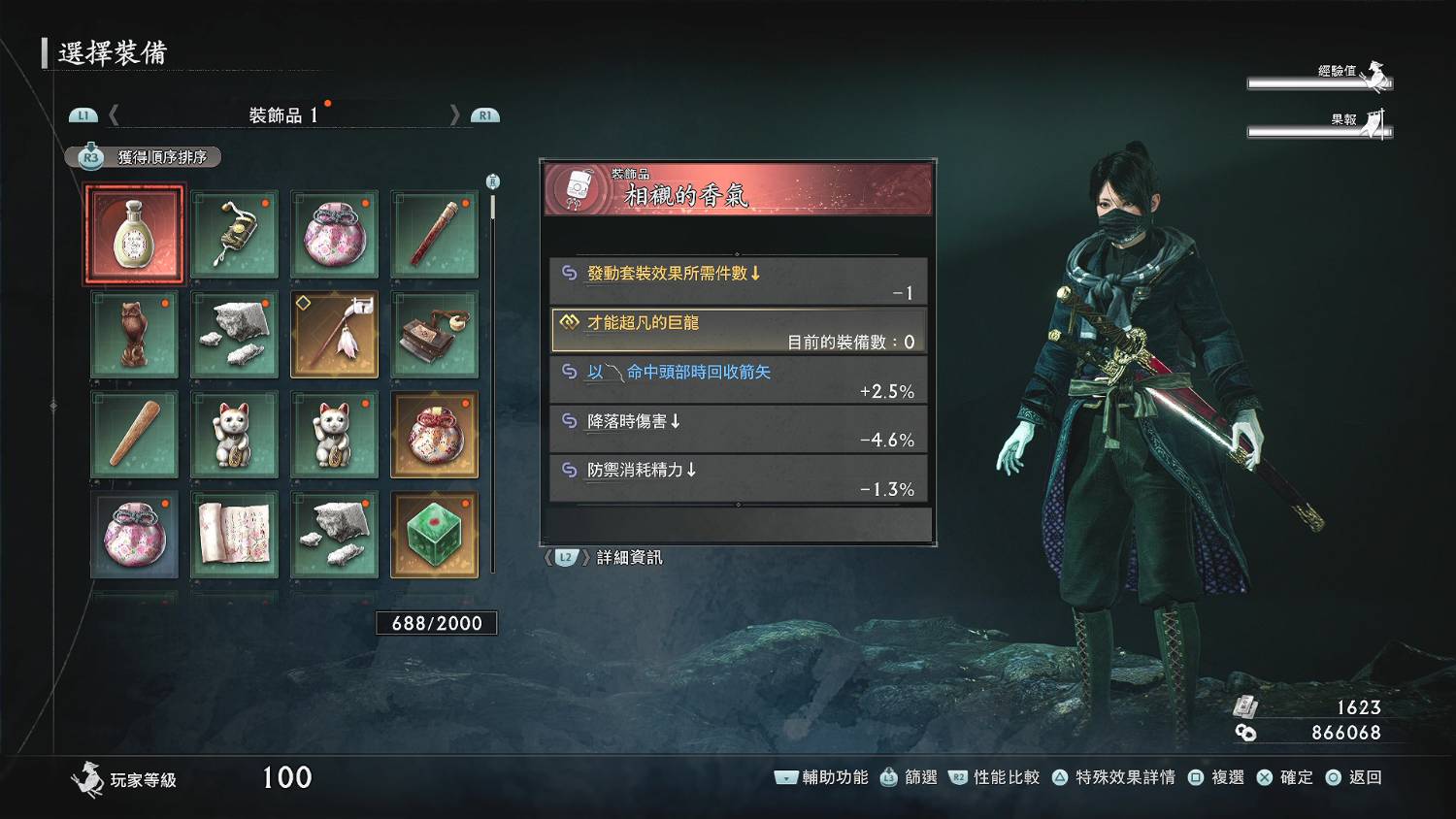Go to the next equipment category

pyautogui.click(x=454, y=115)
